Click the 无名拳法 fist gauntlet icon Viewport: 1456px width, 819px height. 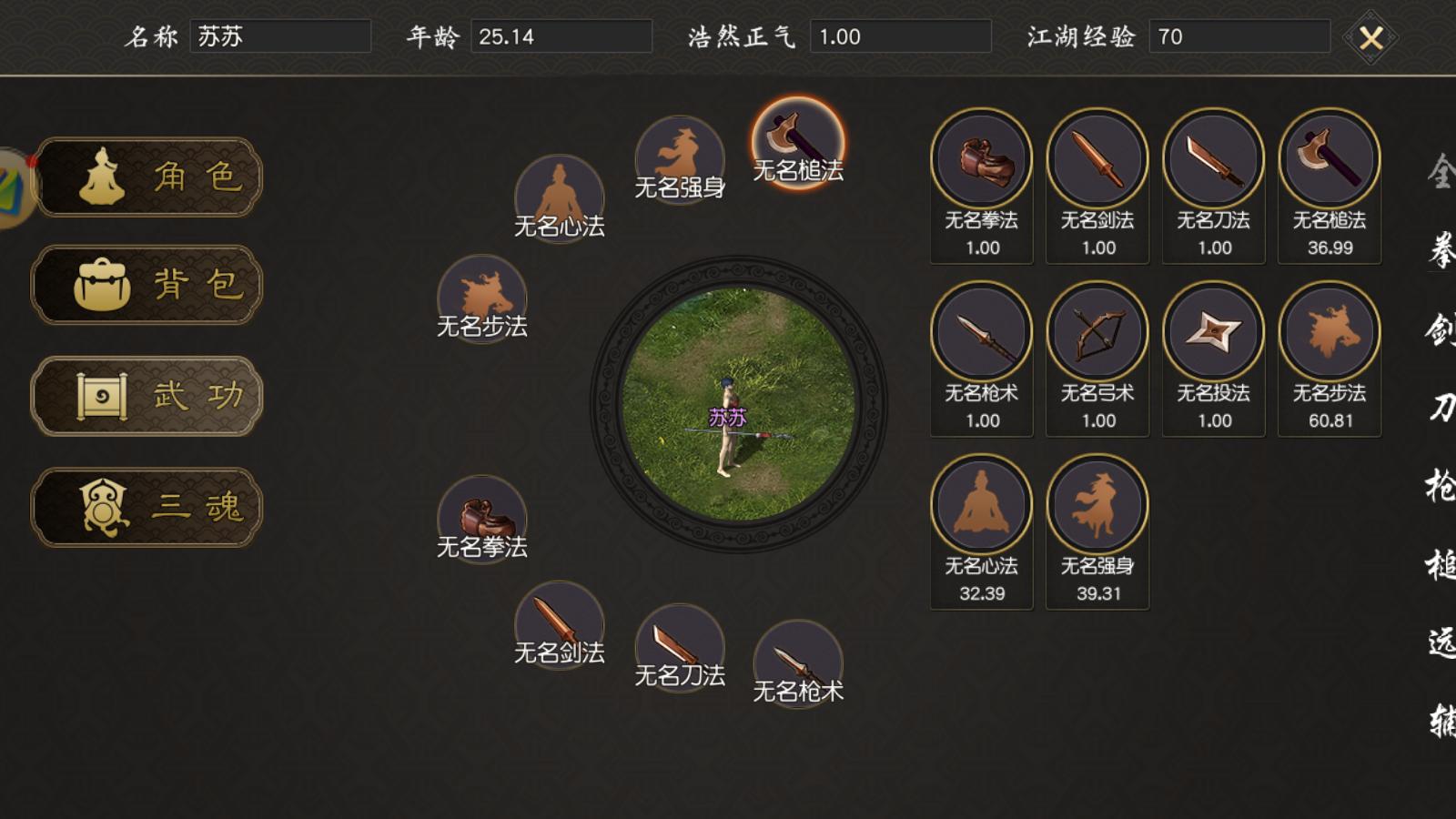tap(482, 517)
